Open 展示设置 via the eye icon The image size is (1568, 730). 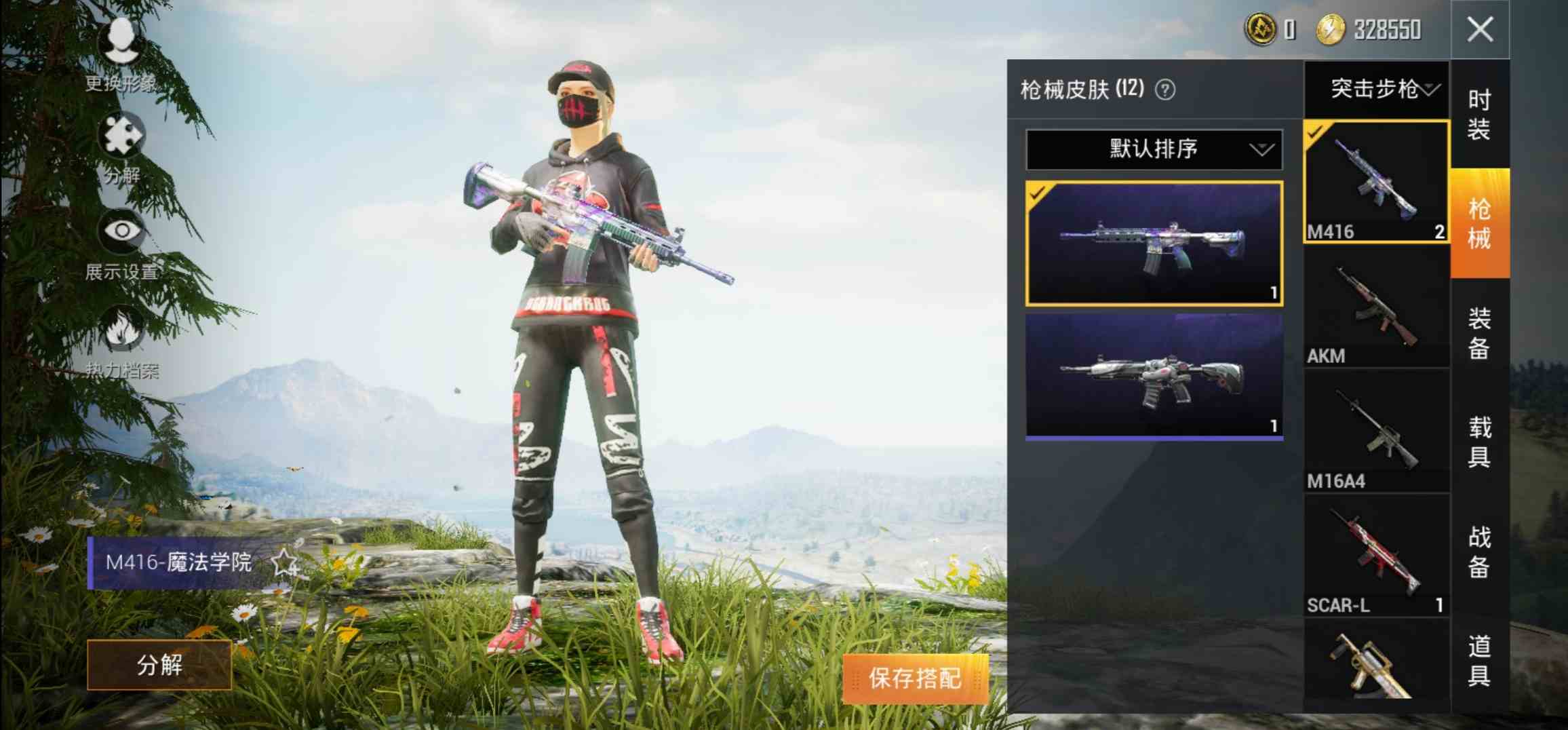tap(121, 231)
